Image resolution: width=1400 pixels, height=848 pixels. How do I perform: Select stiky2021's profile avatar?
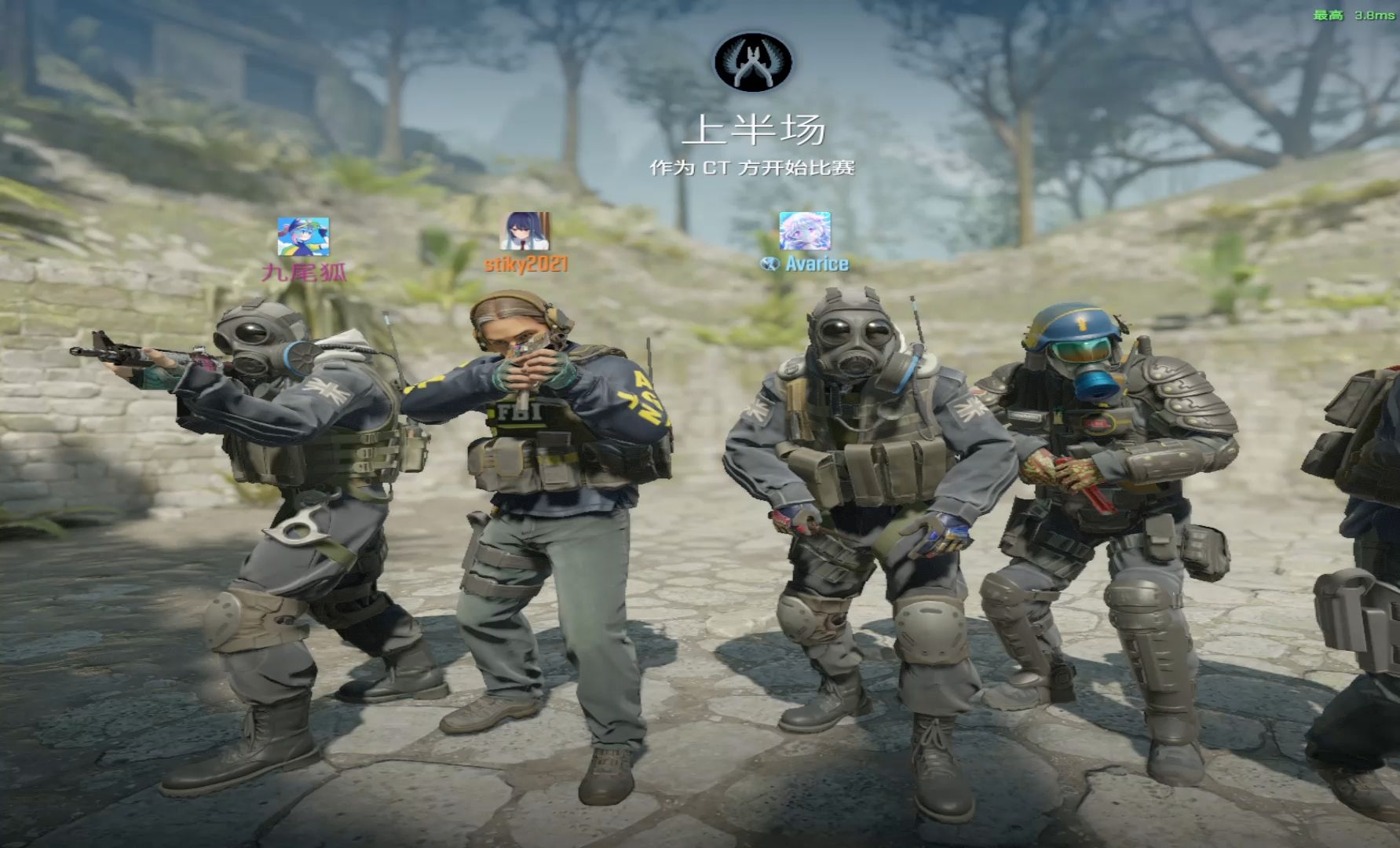pos(525,232)
